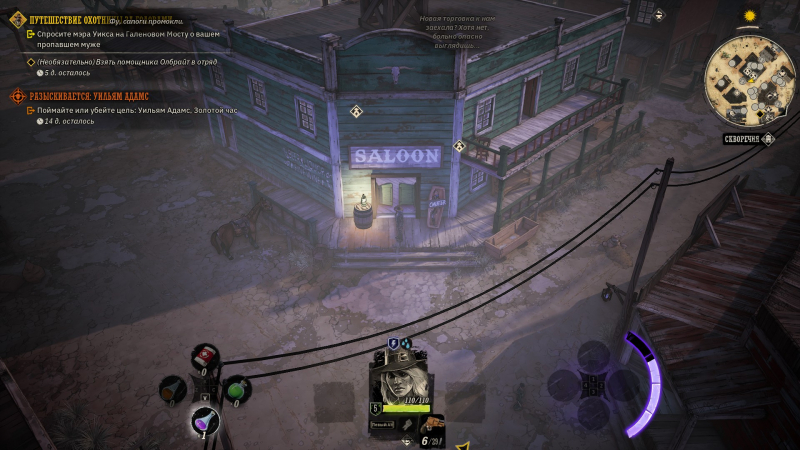Click the shield status icon above the portrait
This screenshot has height=450, width=800.
coord(393,344)
